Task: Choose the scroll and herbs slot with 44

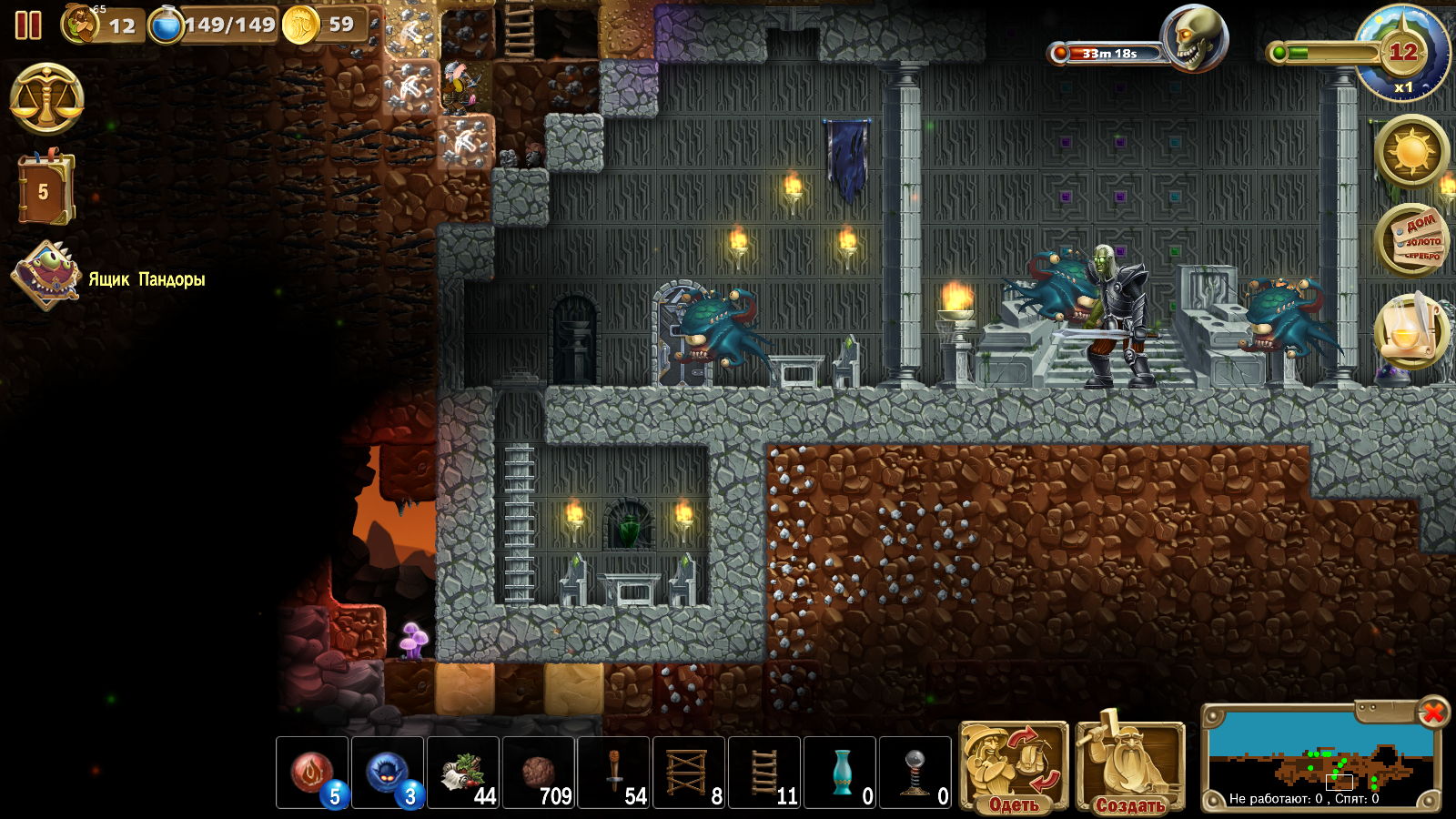Action: pyautogui.click(x=463, y=773)
